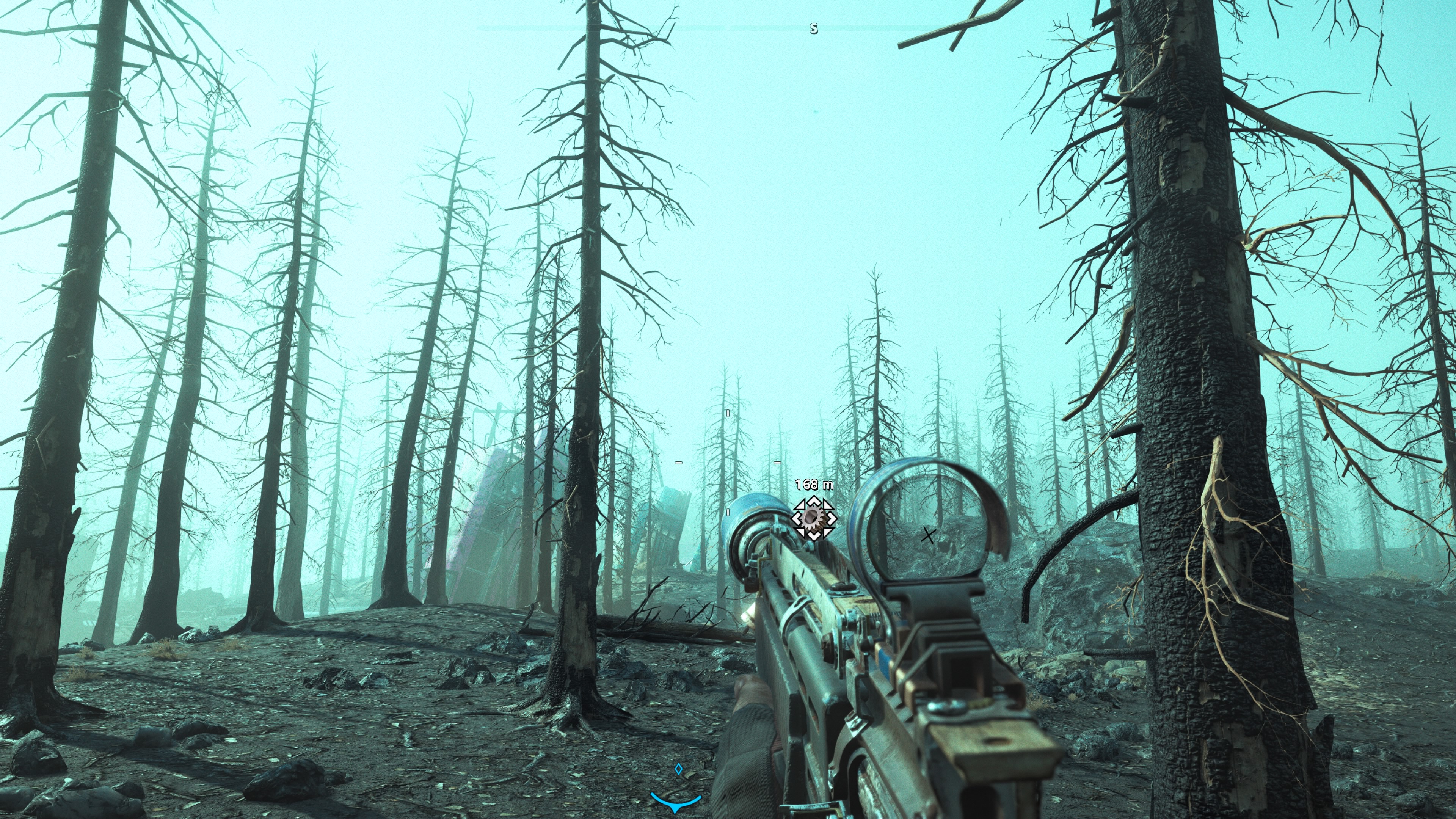Screen dimensions: 1456x819
Task: Select the gear objective waypoint marker
Action: [x=813, y=517]
